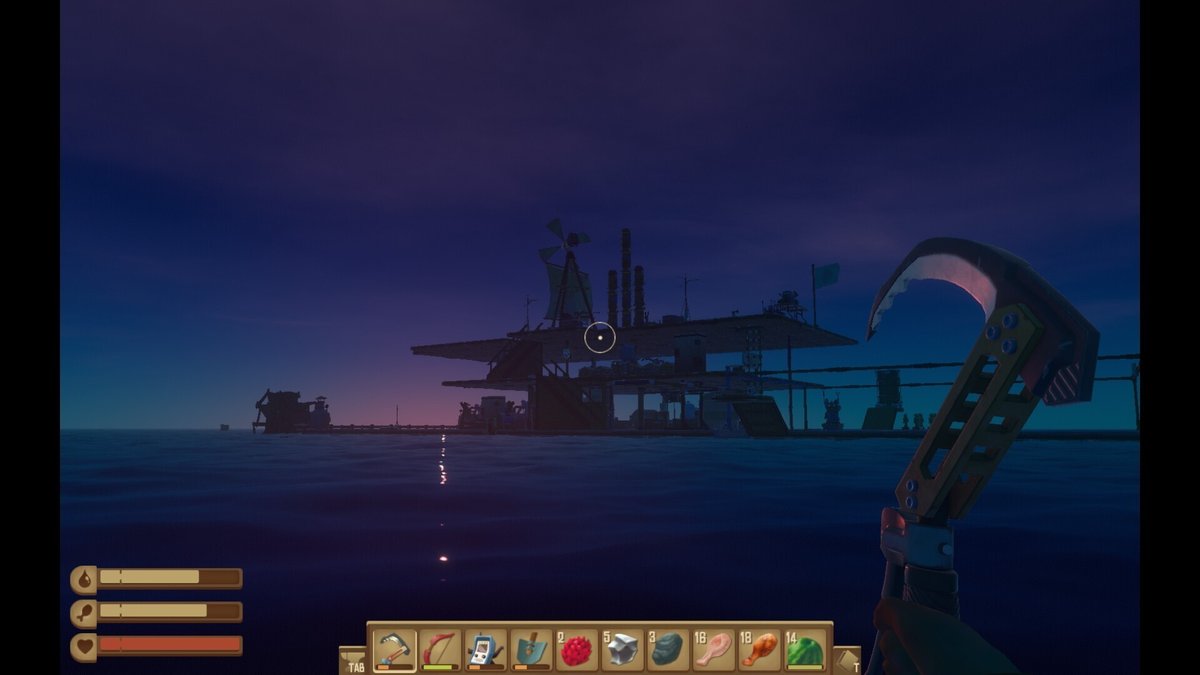Open the inventory via the TAB corner tab
The height and width of the screenshot is (675, 1200).
[x=353, y=661]
